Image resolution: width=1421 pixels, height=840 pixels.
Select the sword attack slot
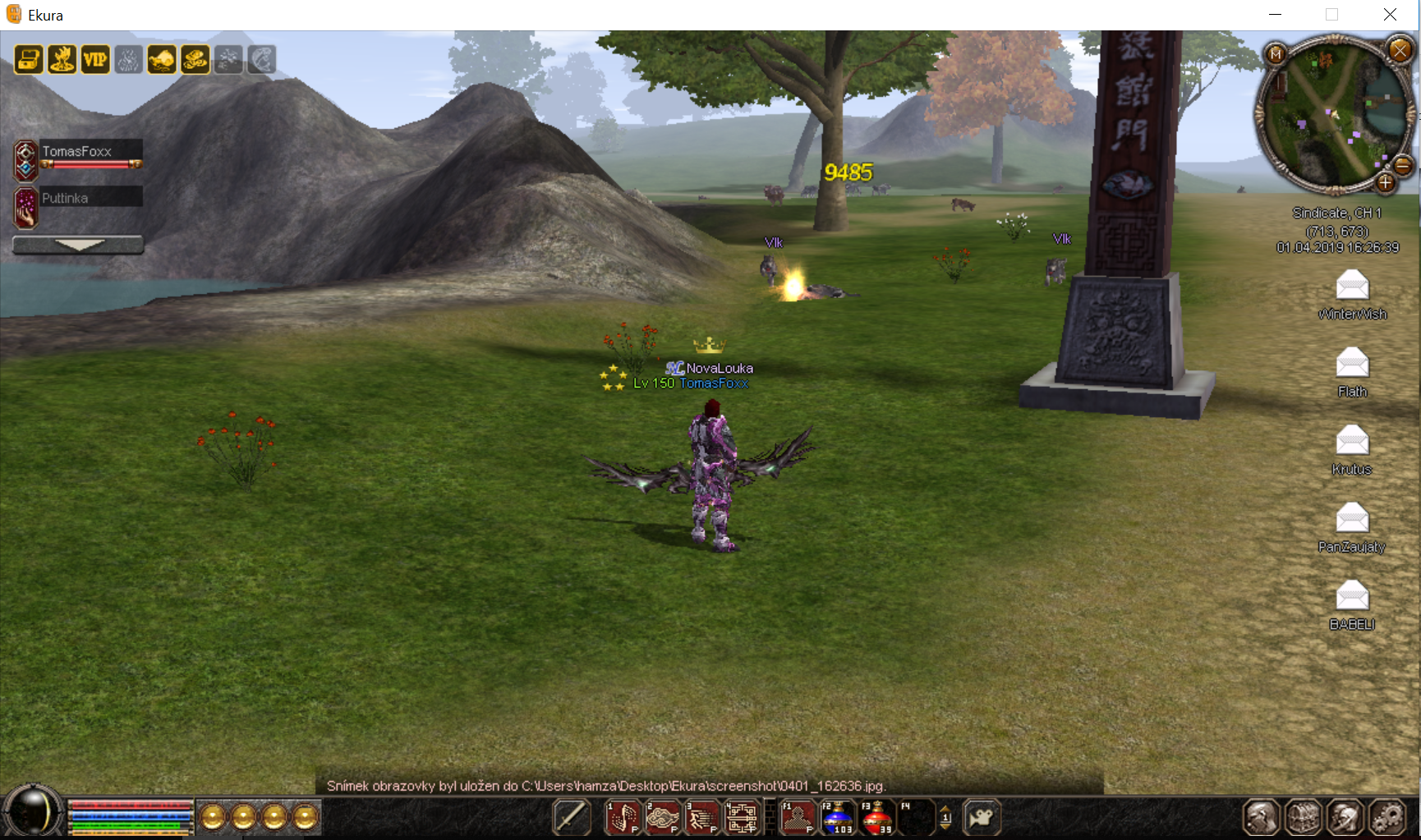571,818
